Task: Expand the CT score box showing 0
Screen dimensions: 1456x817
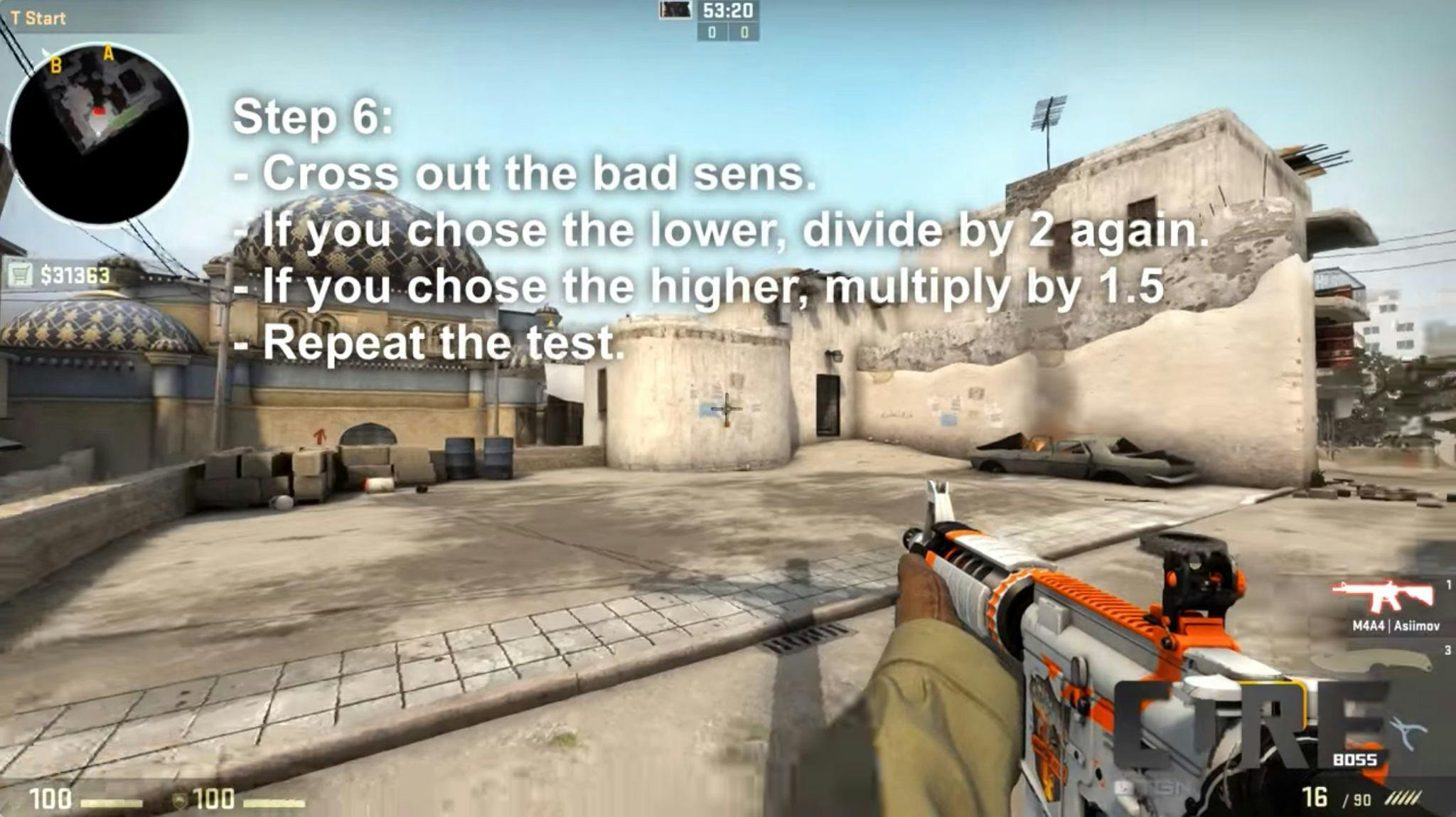Action: 713,32
